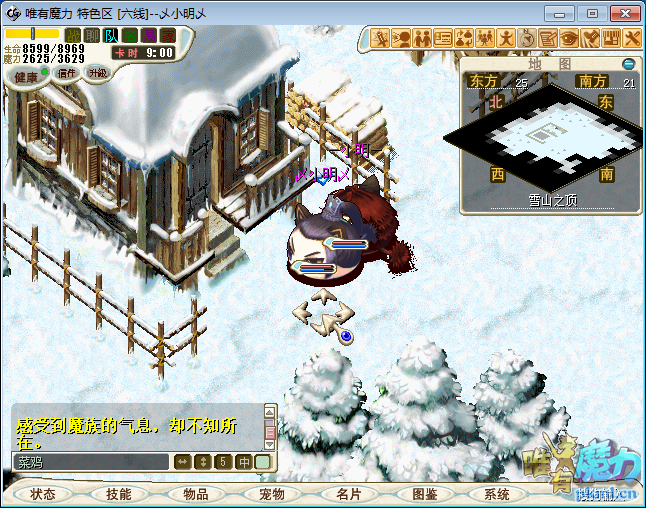Image resolution: width=646 pixels, height=508 pixels.
Task: Click the 升級 level-up button
Action: point(97,73)
